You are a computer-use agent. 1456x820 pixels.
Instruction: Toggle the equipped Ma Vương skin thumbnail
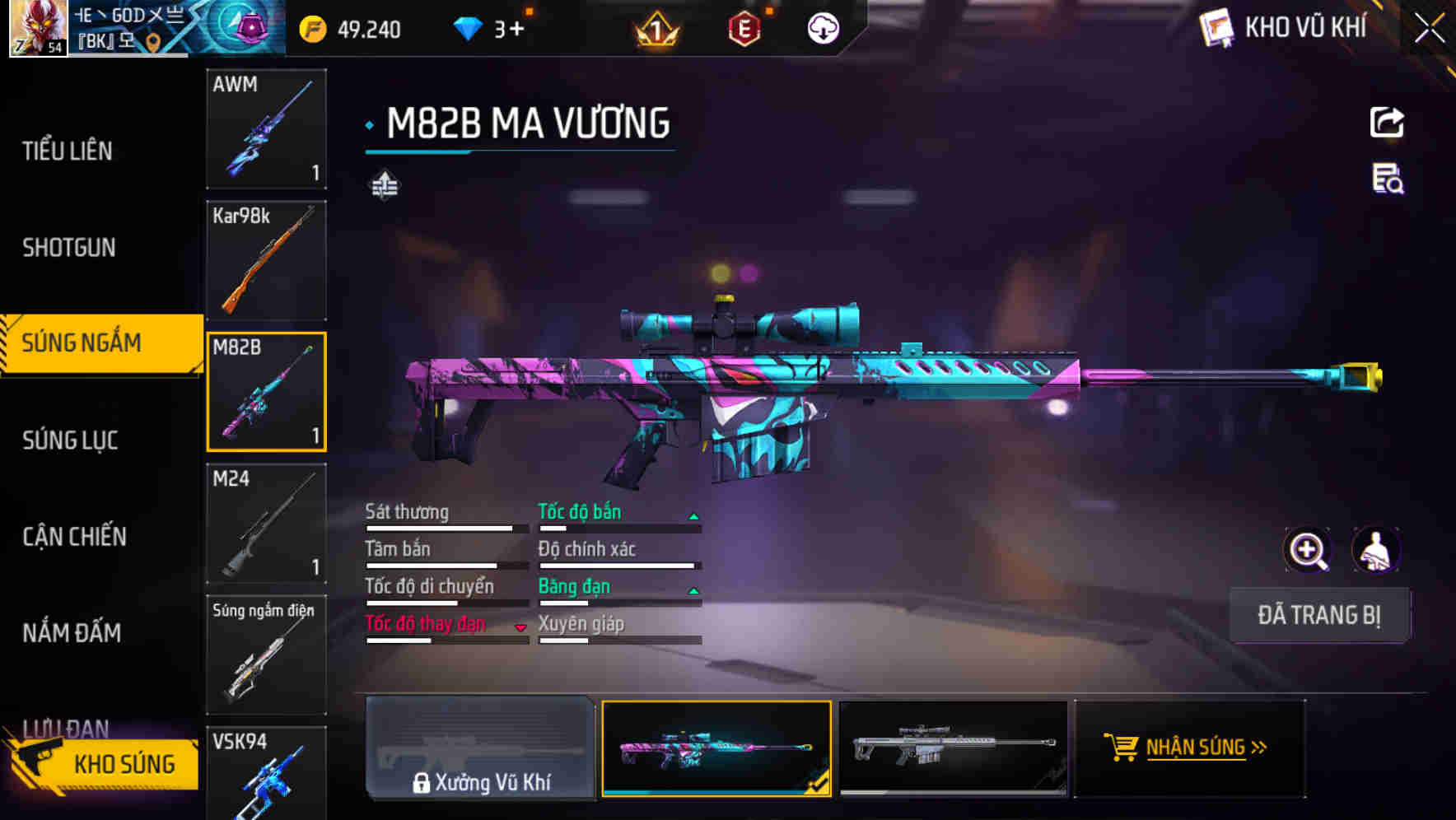tap(716, 748)
